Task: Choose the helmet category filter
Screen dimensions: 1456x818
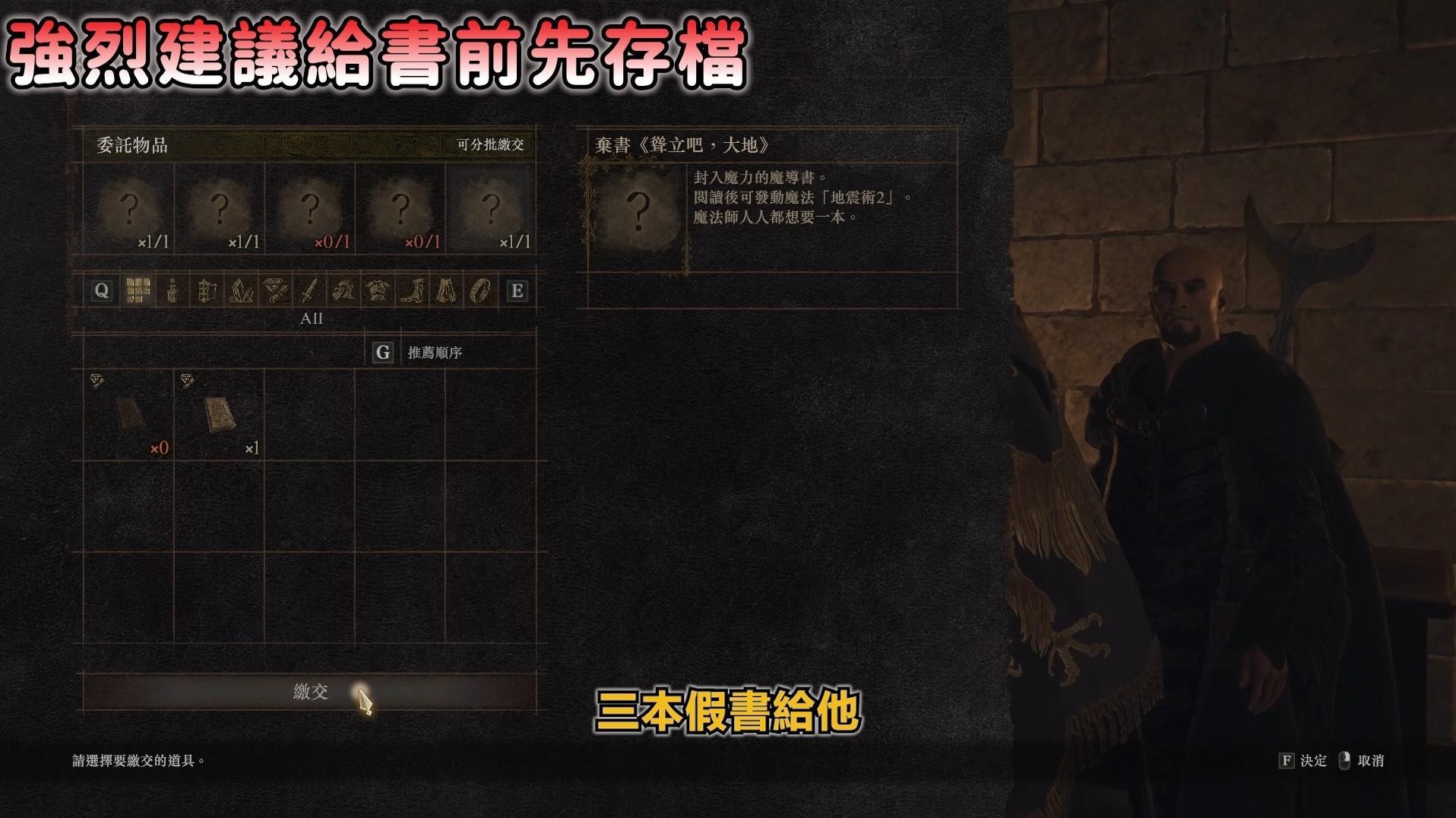Action: tap(342, 291)
